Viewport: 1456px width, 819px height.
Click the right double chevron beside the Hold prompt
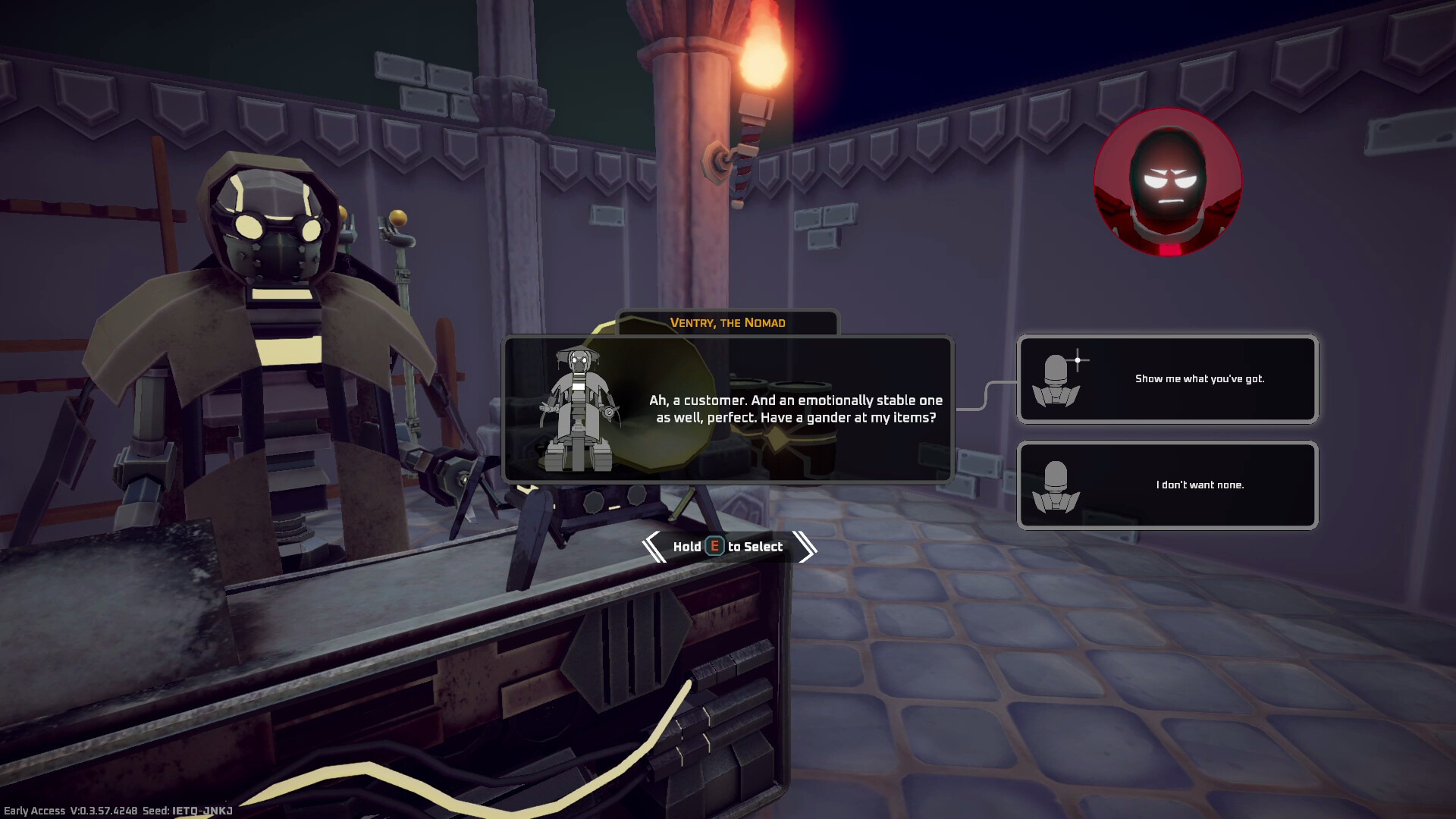[803, 546]
